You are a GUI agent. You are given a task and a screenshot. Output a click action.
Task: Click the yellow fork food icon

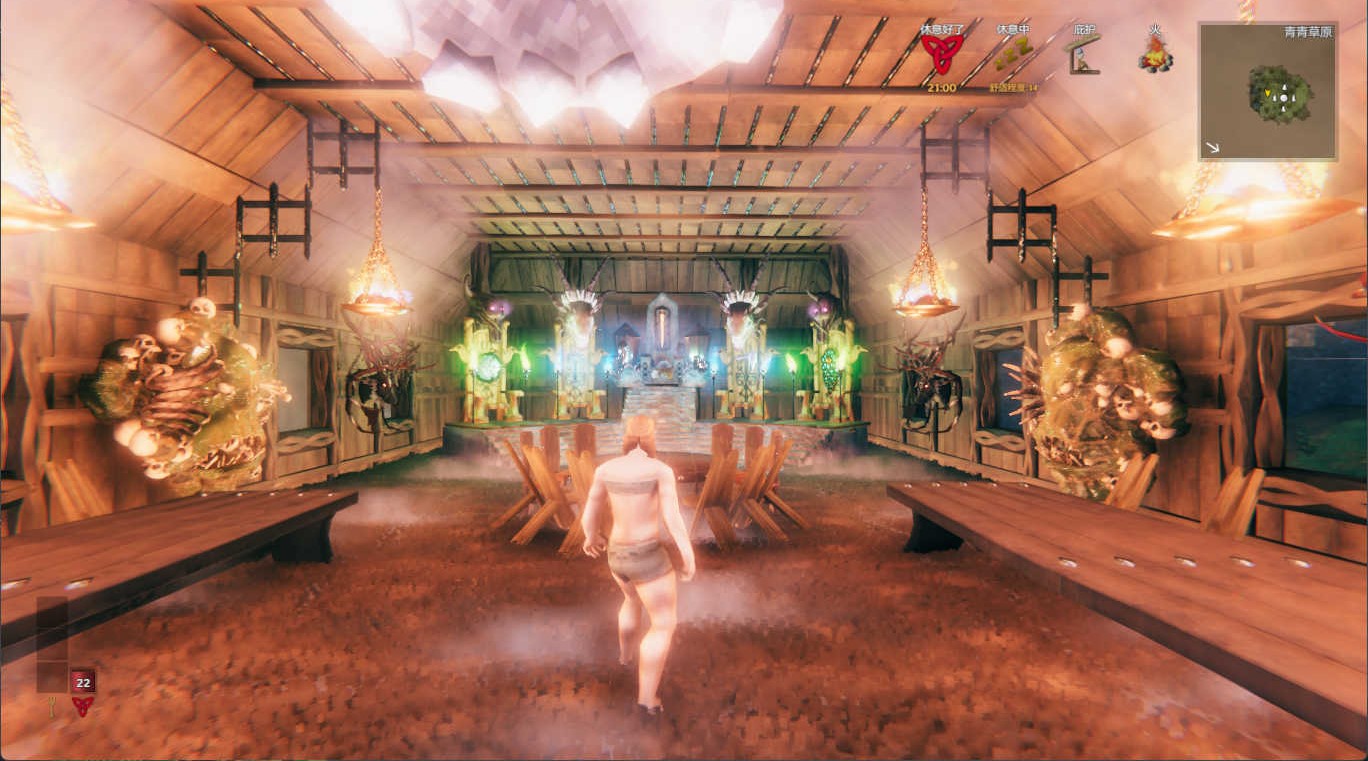pos(51,706)
